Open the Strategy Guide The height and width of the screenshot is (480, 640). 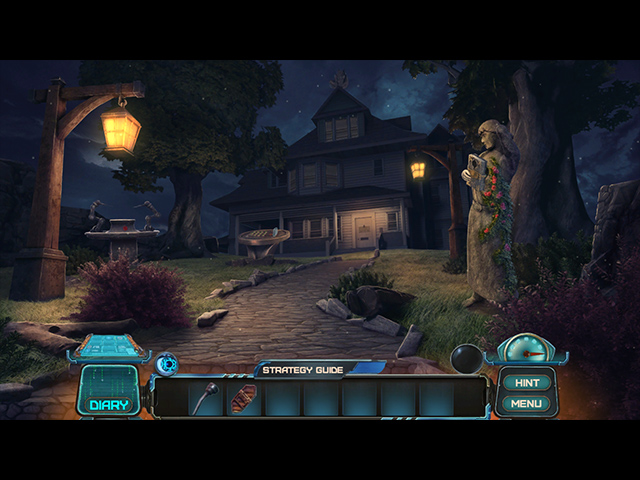pos(303,370)
